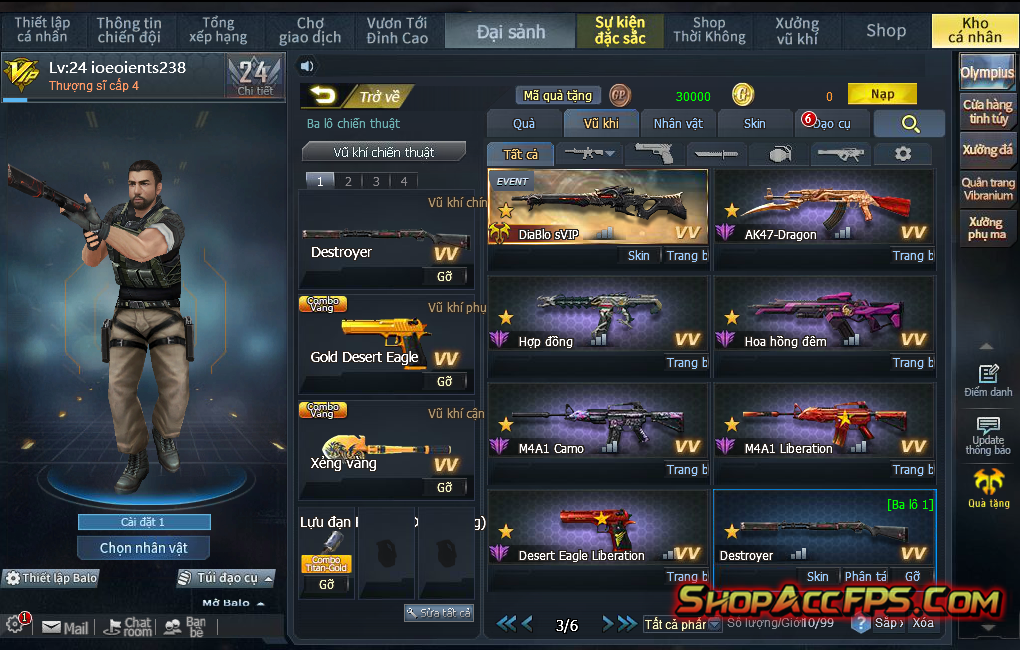Open the Túi đạo cụ item bag
The image size is (1020, 650).
[x=226, y=578]
